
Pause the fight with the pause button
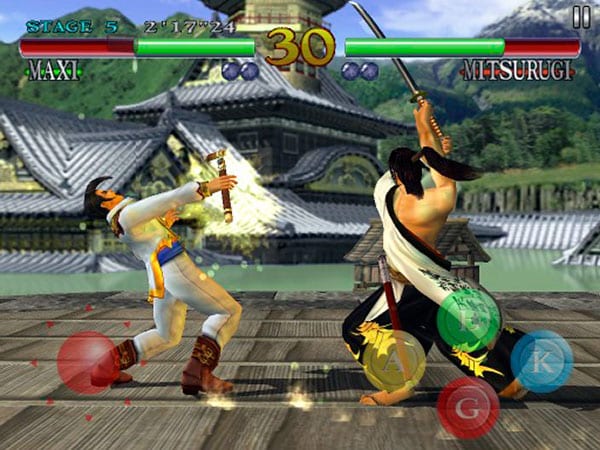pyautogui.click(x=581, y=16)
